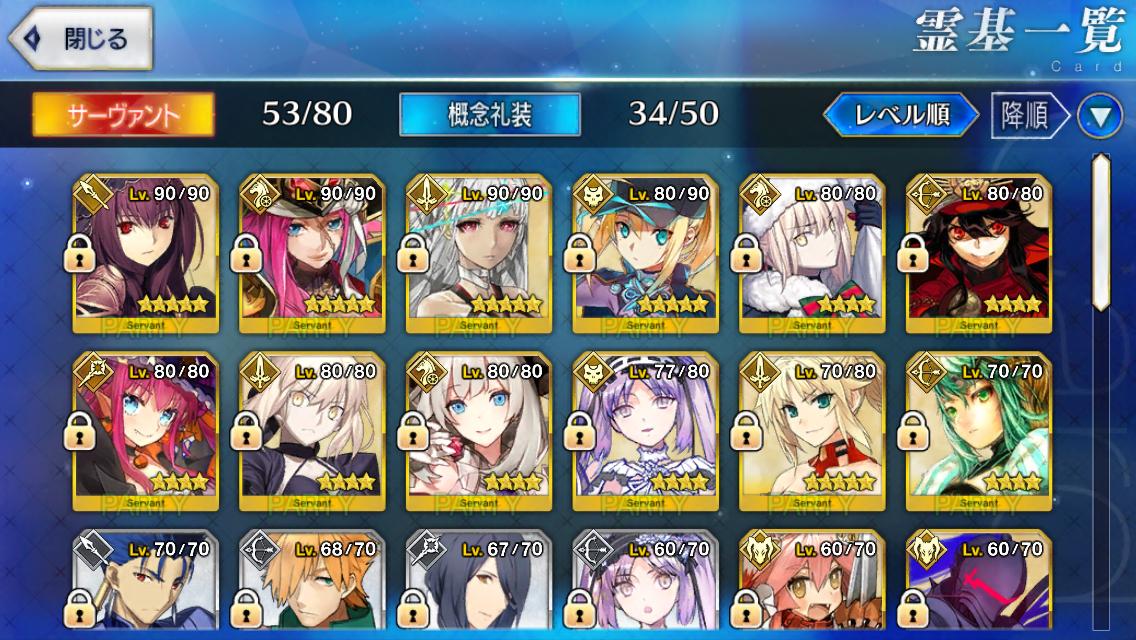The image size is (1136, 640).
Task: Choose the red-uniformed black-haired archer card
Action: 979,252
